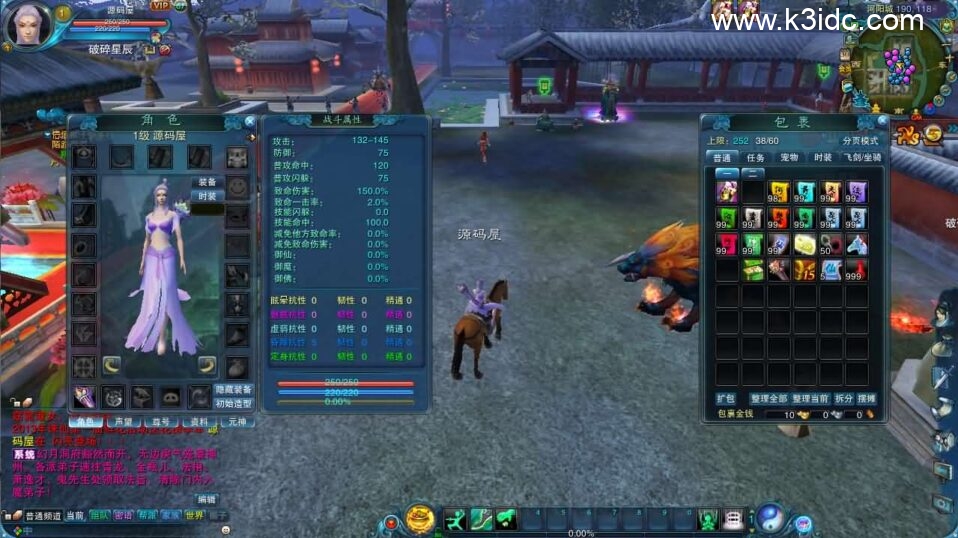Click the 隐藏装备 hide equipment button
Viewport: 958px width, 538px height.
coord(234,389)
